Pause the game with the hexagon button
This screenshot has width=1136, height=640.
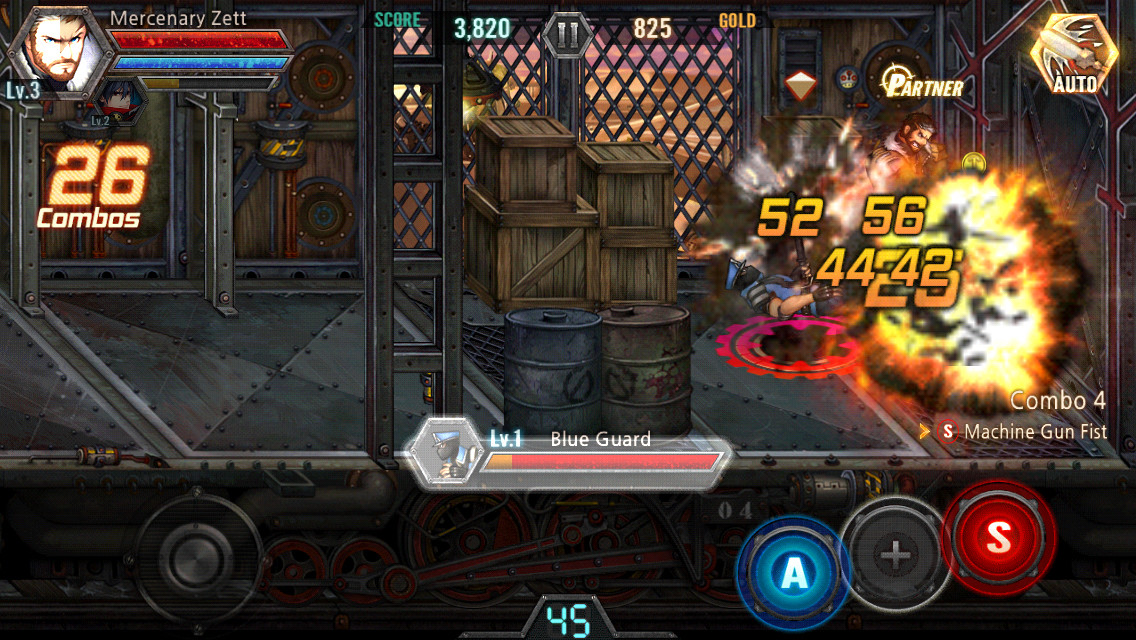tap(568, 35)
